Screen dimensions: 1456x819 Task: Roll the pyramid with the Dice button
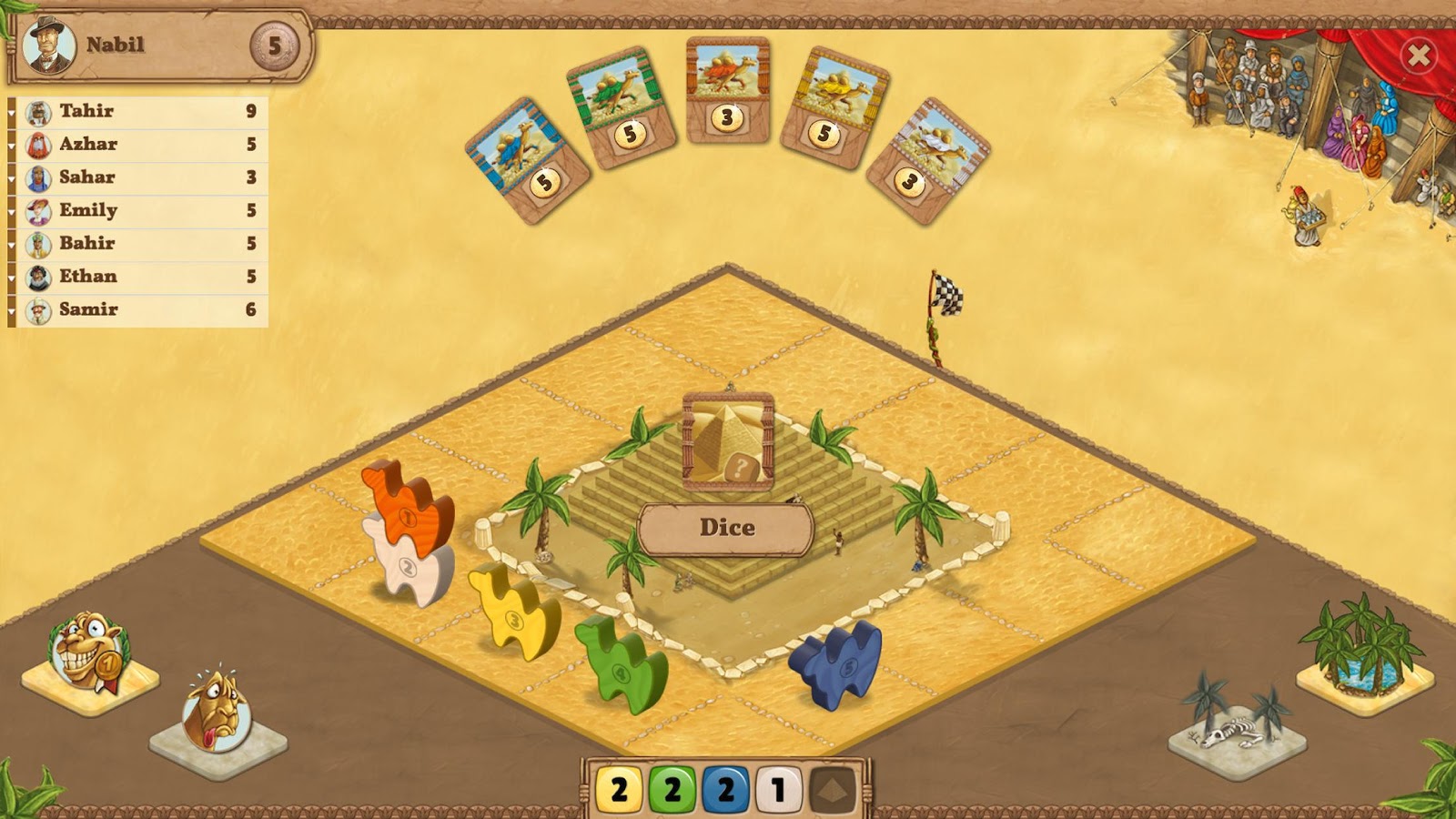coord(726,528)
